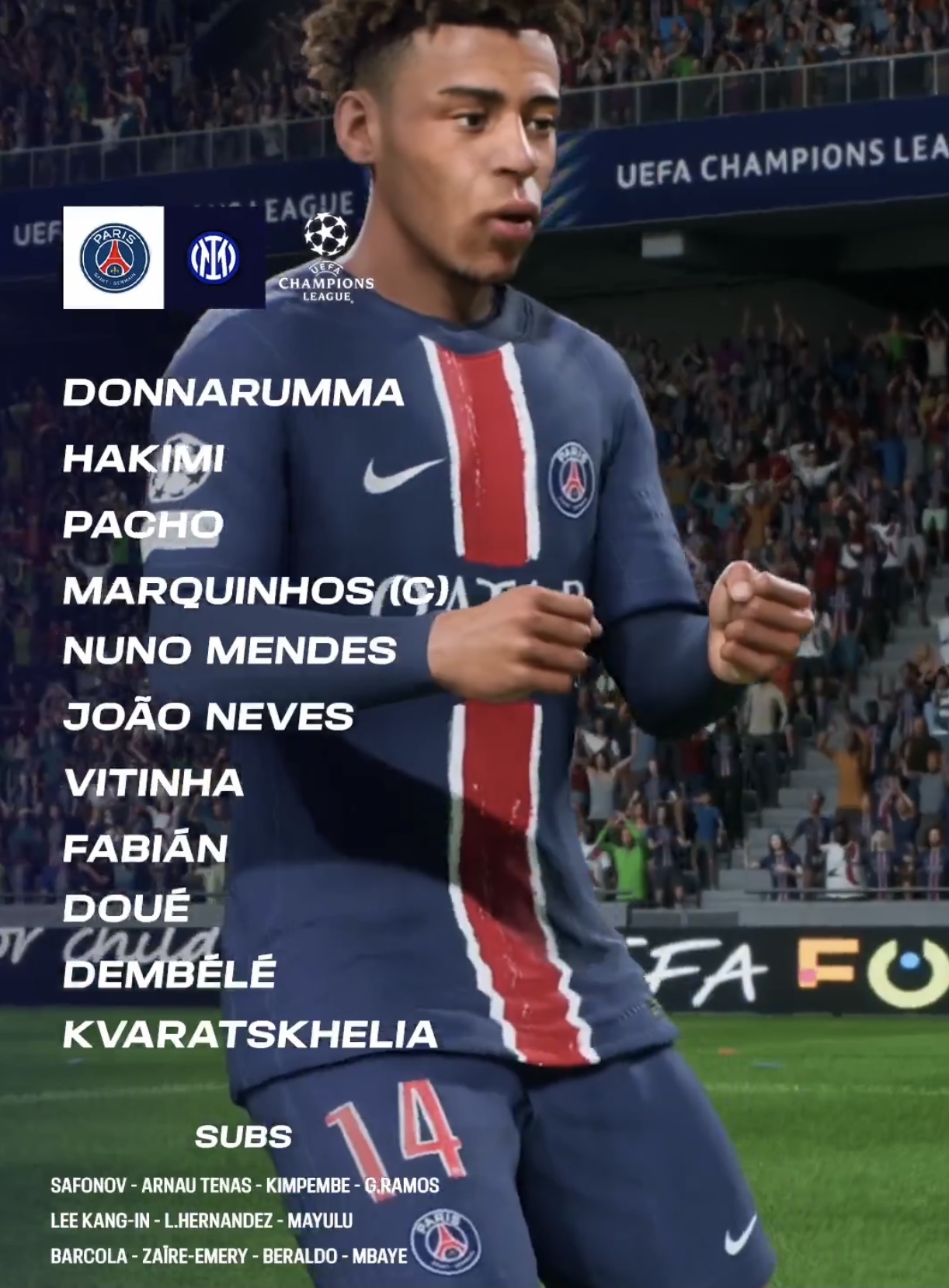The image size is (949, 1288).
Task: Open the SUBS heading
Action: coord(243,1137)
